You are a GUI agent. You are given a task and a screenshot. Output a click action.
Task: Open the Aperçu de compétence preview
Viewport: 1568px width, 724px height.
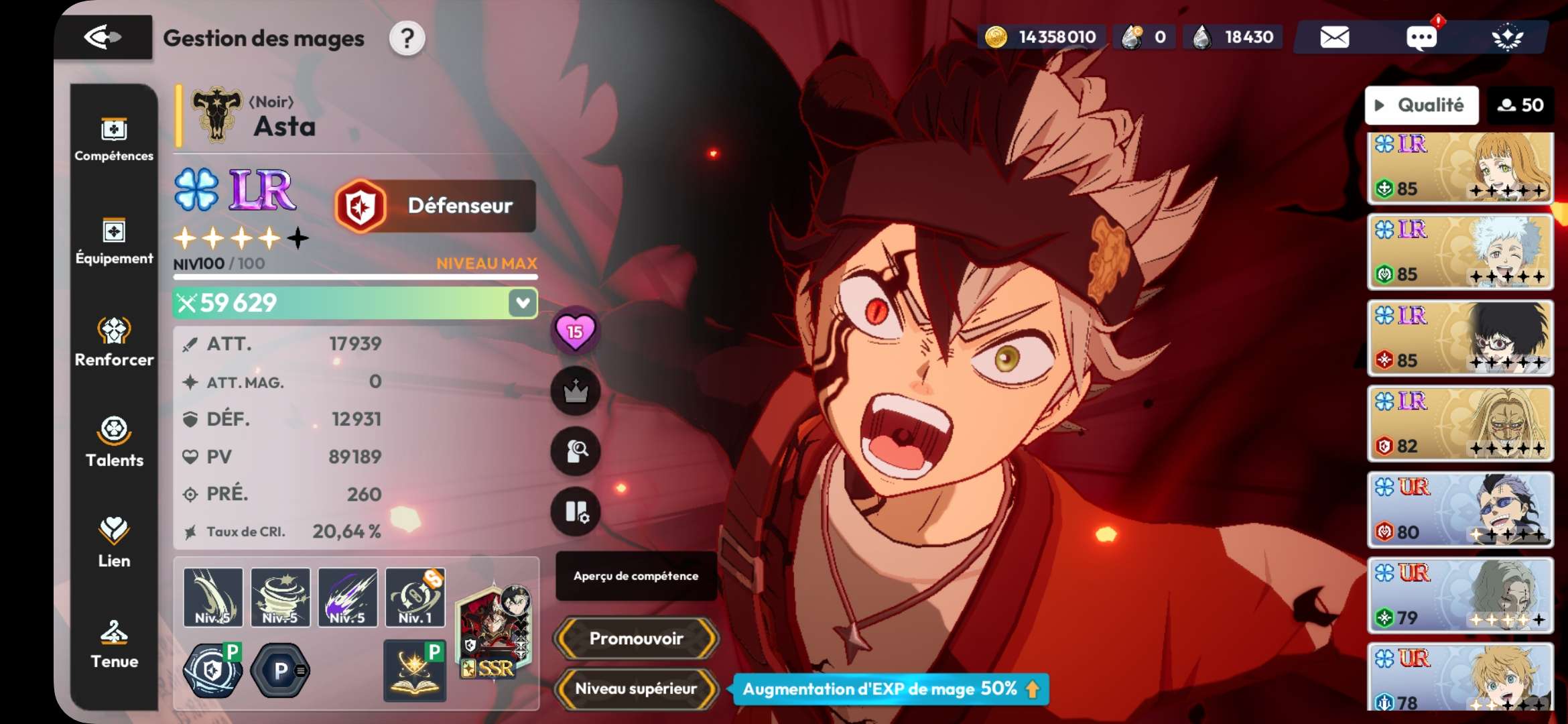[x=636, y=576]
